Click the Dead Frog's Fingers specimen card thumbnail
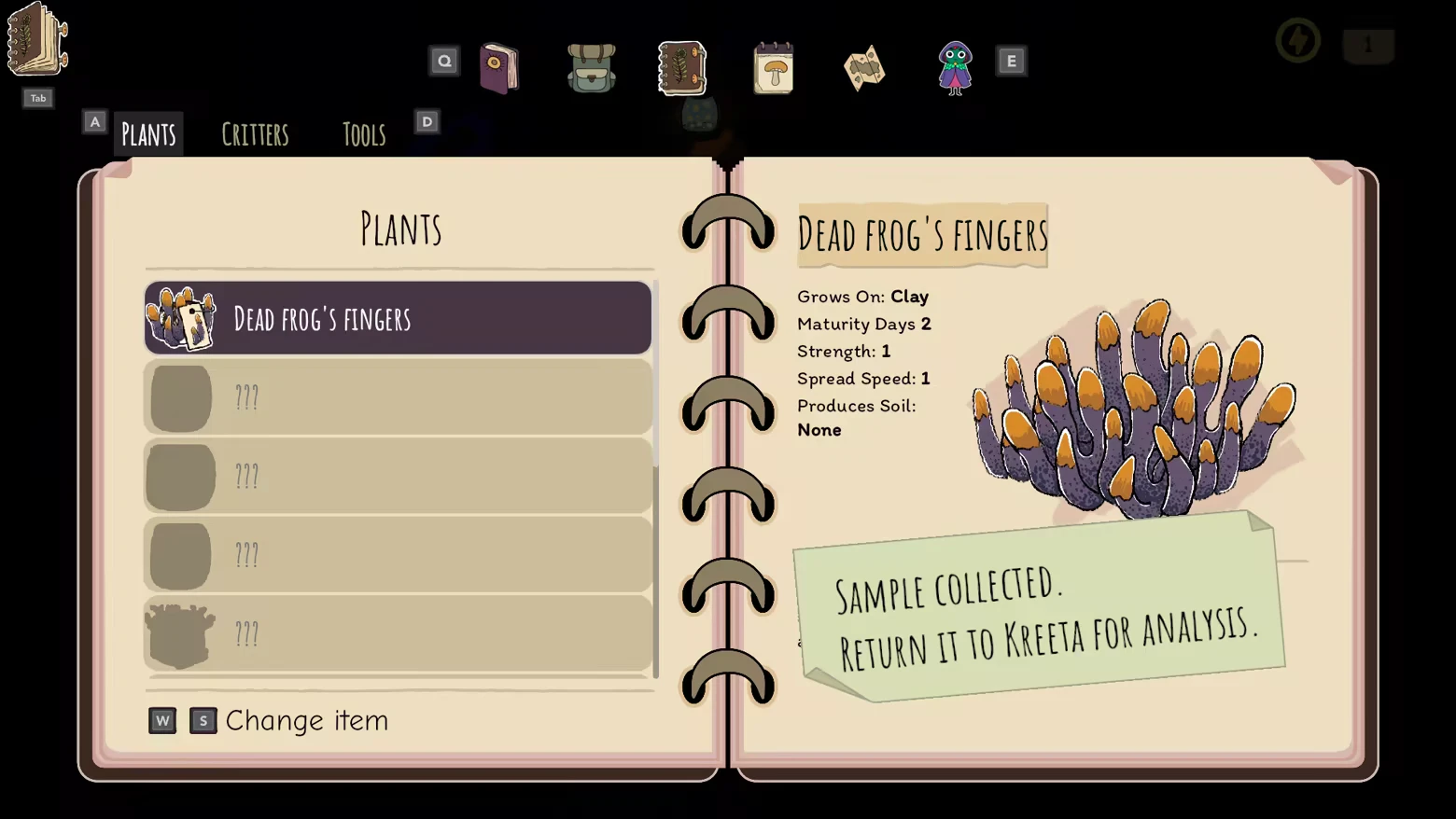 click(181, 318)
